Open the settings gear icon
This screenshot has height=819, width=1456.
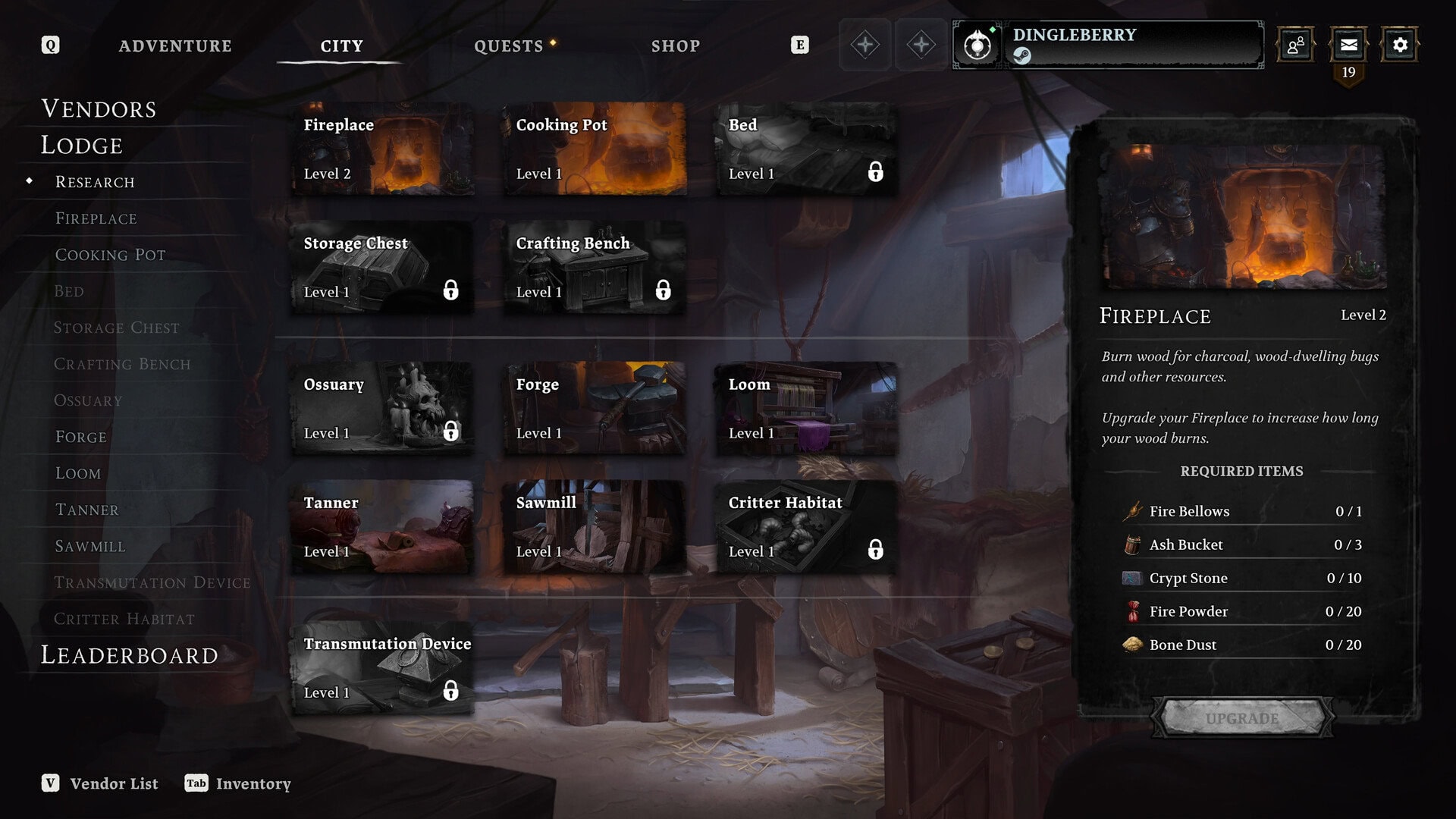pyautogui.click(x=1400, y=45)
